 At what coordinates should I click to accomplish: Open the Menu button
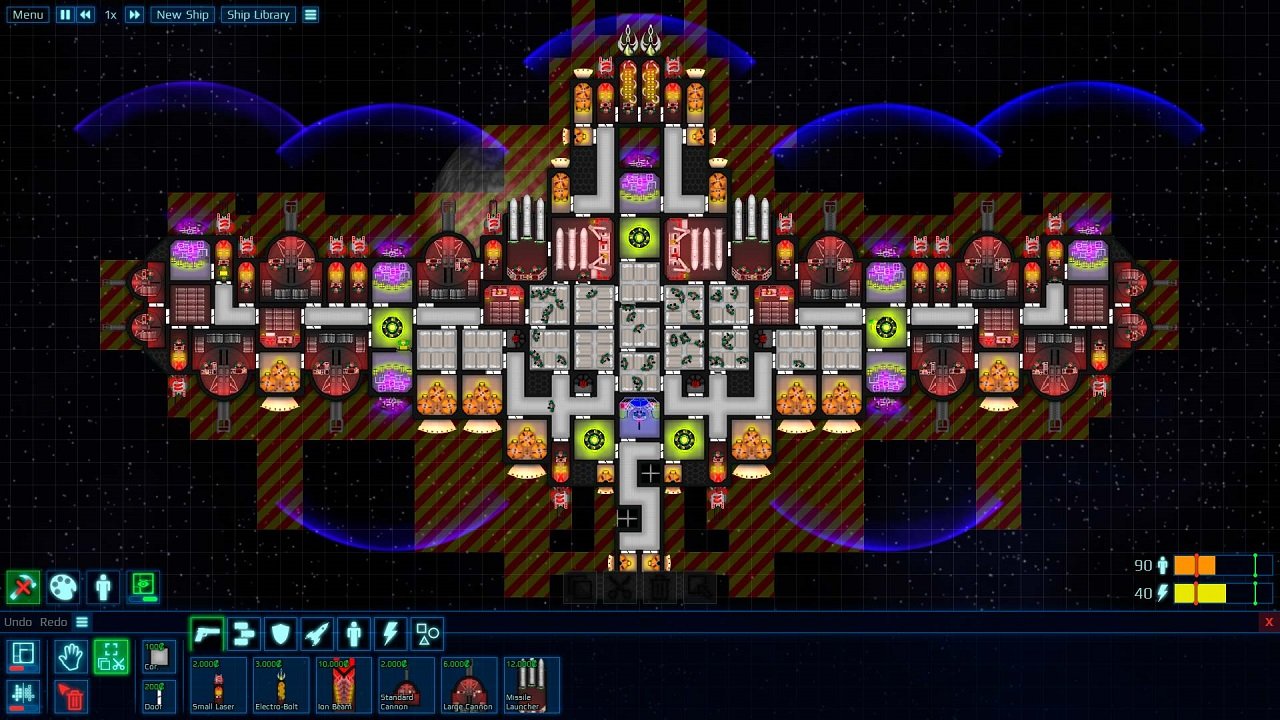pos(26,14)
